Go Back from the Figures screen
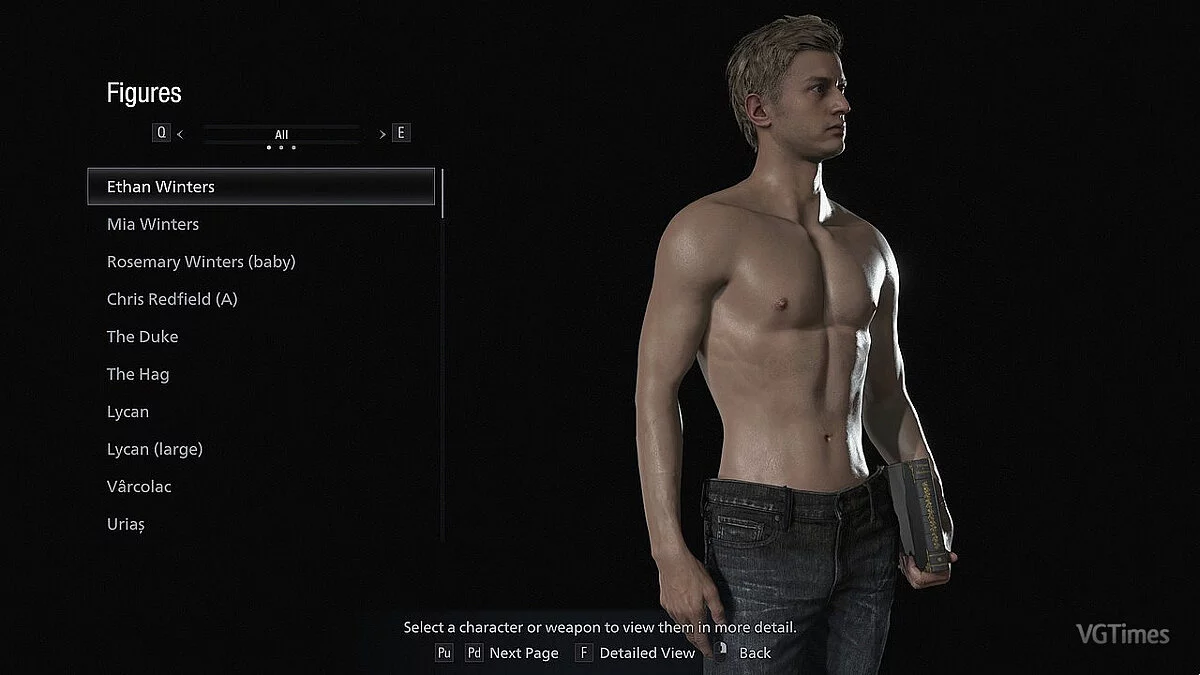 point(754,653)
